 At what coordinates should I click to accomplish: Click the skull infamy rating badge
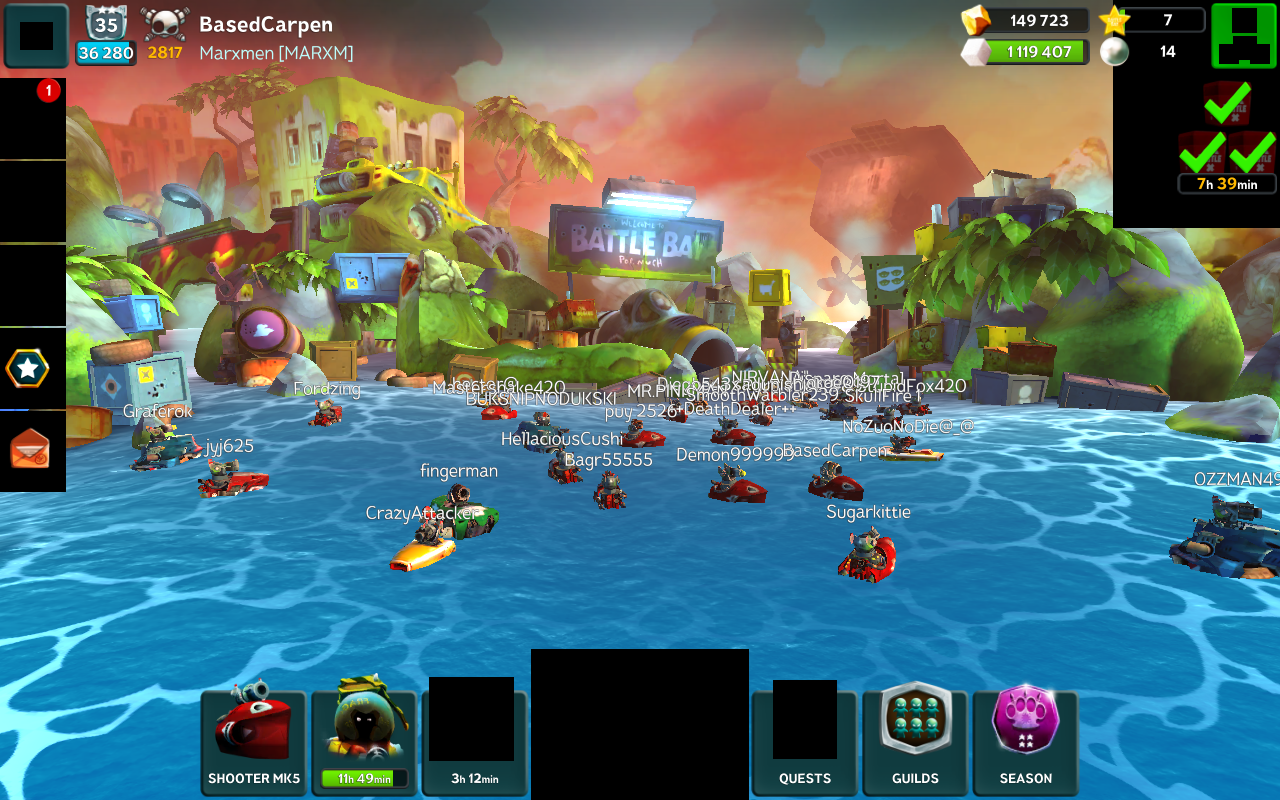coord(165,36)
